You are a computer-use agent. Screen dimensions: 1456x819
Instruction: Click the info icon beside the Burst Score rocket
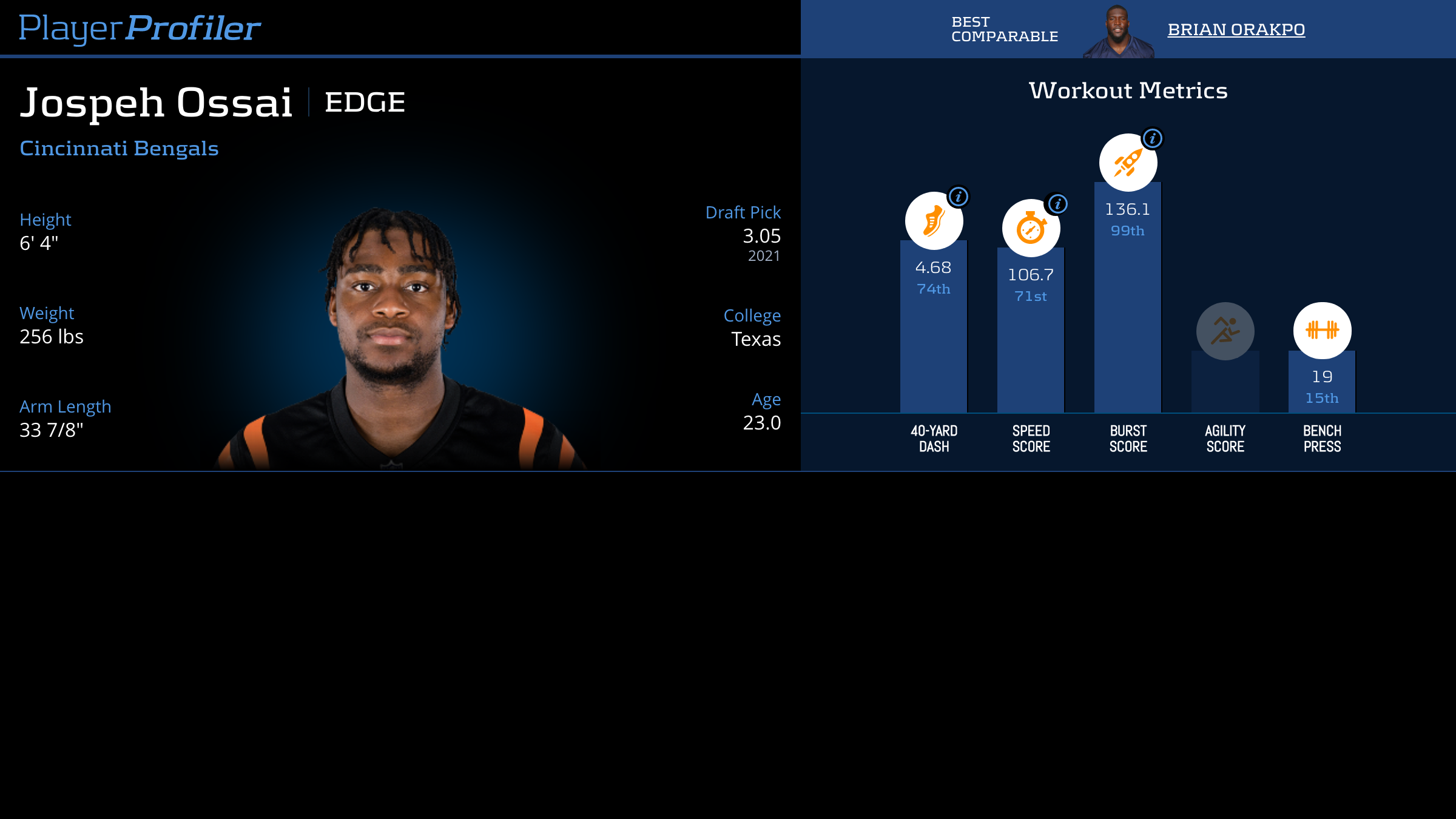[x=1153, y=138]
